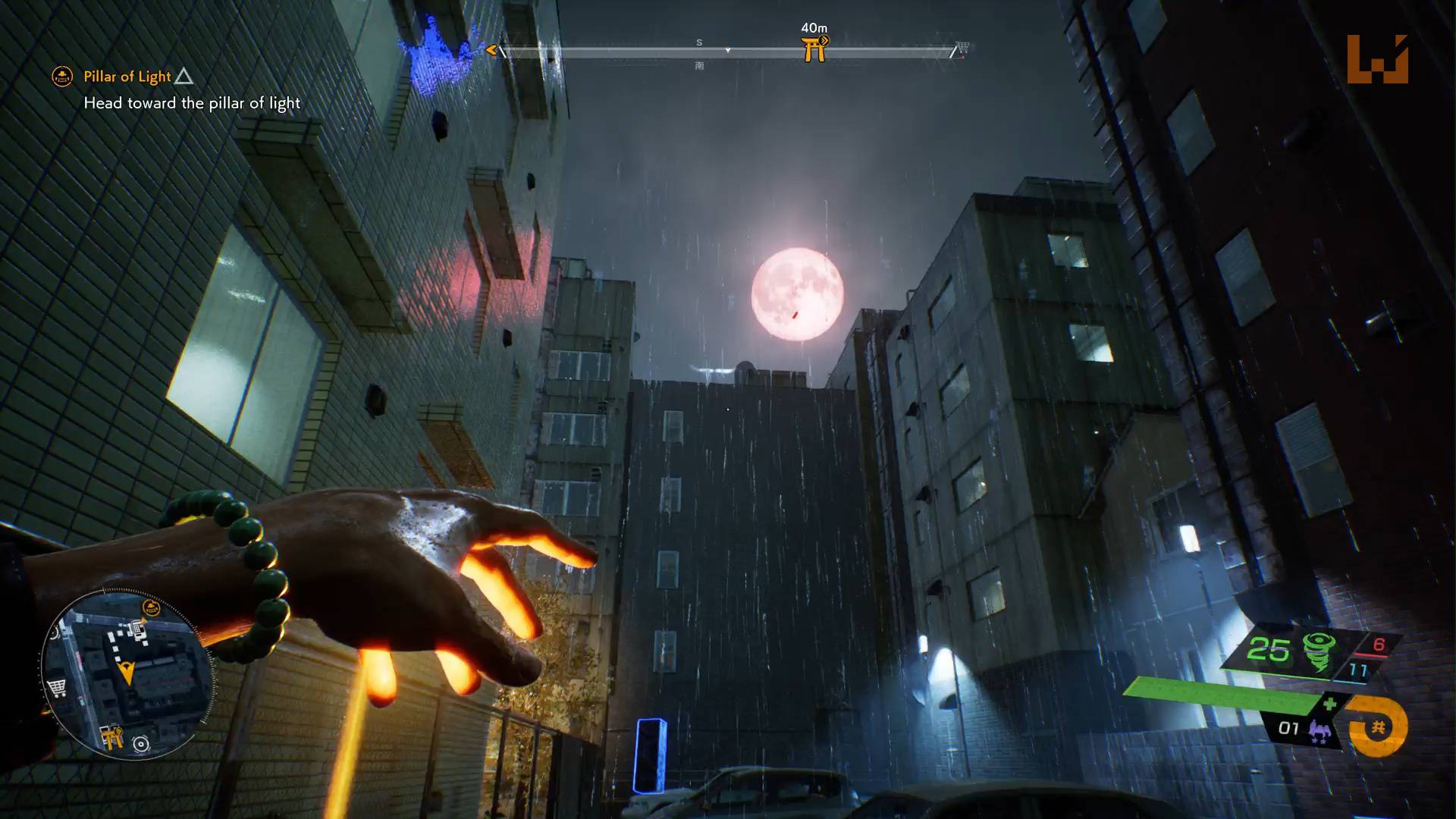Viewport: 1456px width, 819px height.
Task: Click the torii gate marker on the compass
Action: point(814,49)
